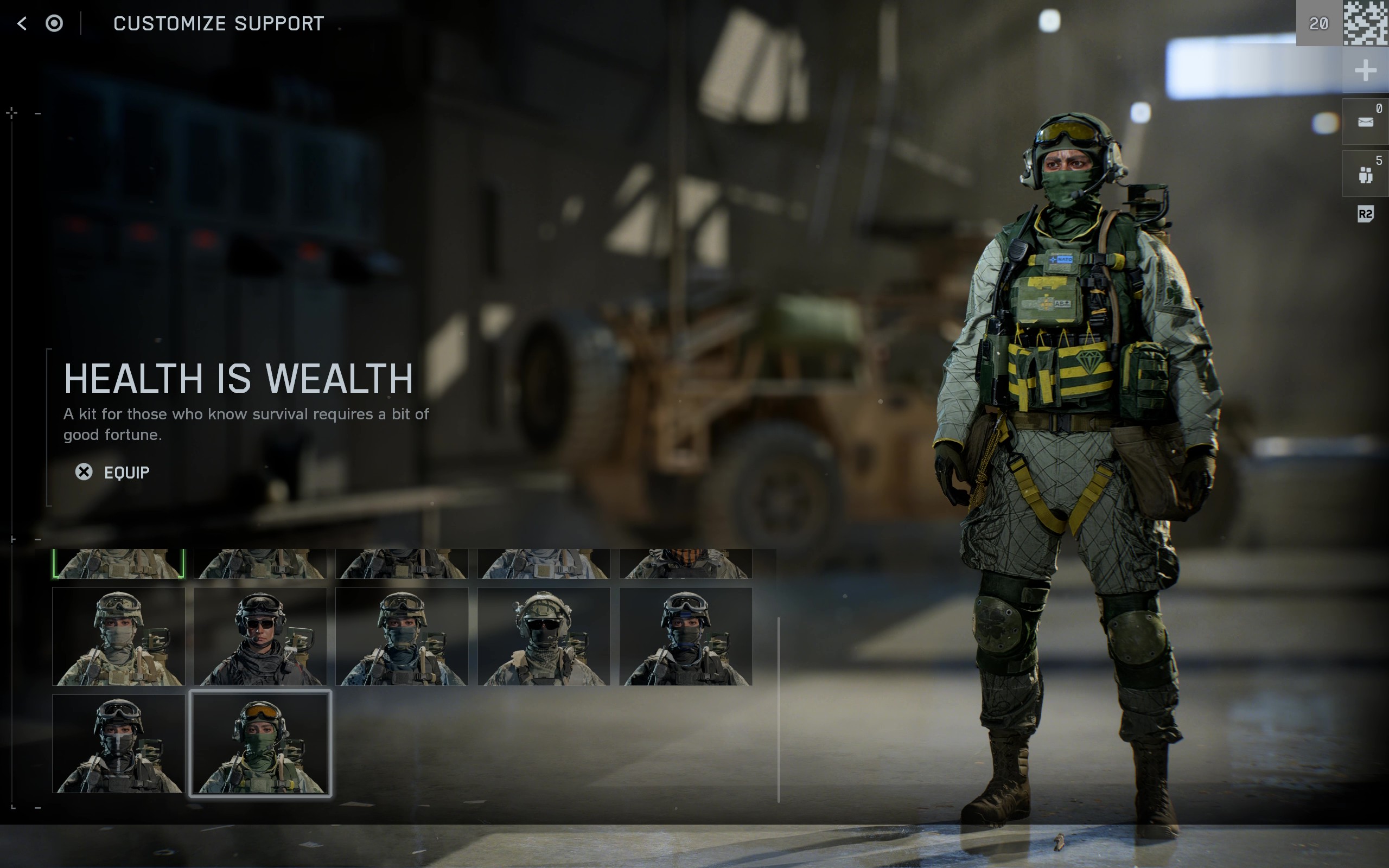Click the X button icon next to EQUIP

click(x=85, y=471)
